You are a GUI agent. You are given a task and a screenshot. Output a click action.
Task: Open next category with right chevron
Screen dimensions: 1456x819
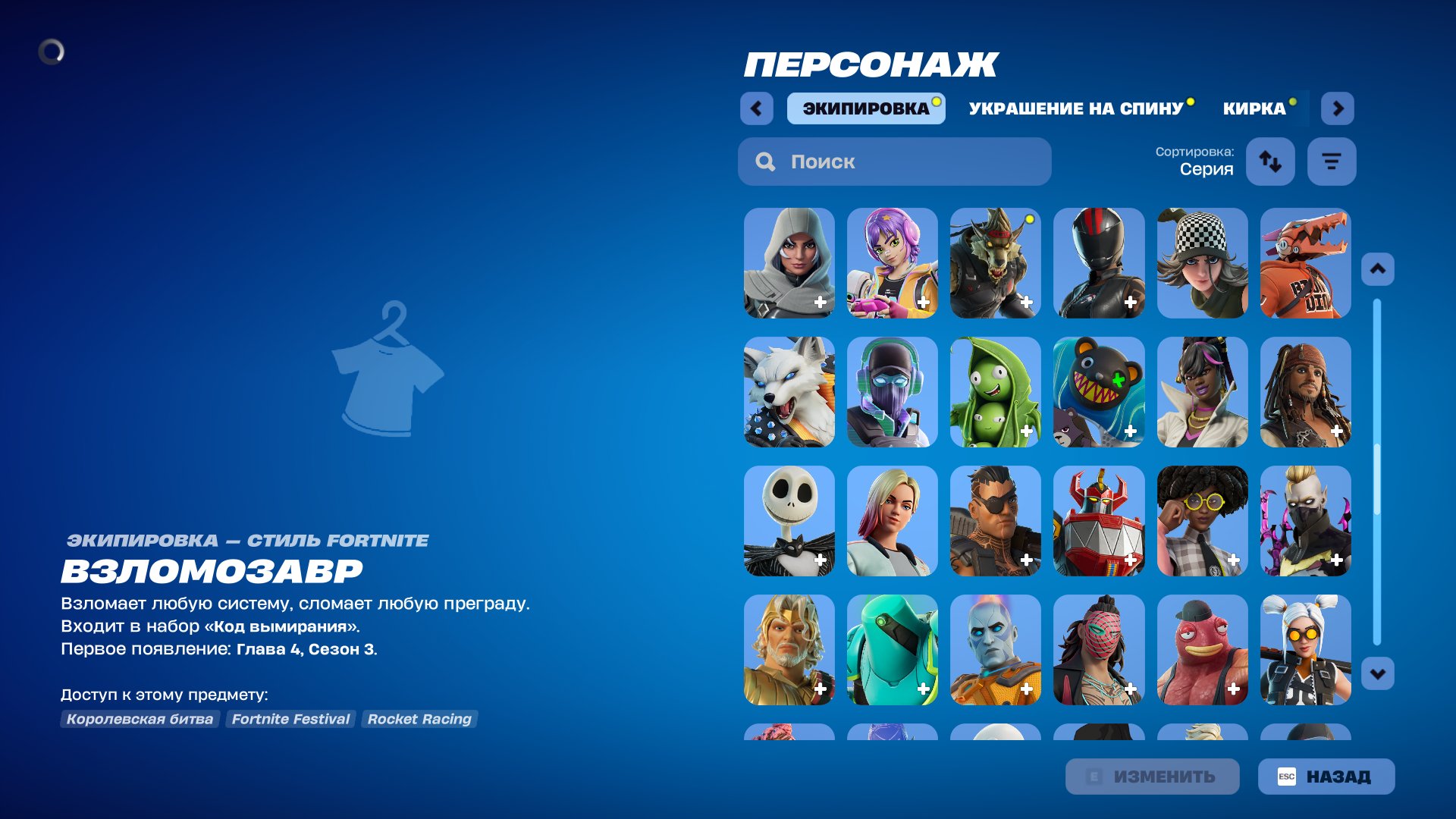click(1338, 108)
